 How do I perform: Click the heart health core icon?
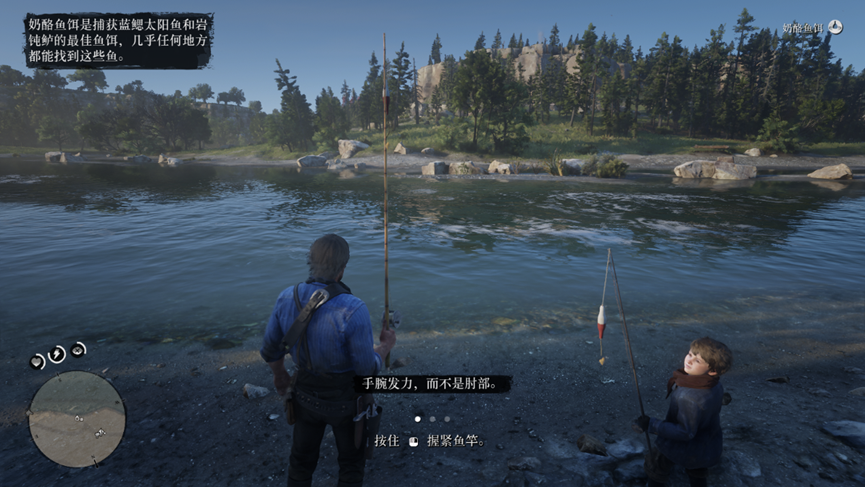click(38, 360)
